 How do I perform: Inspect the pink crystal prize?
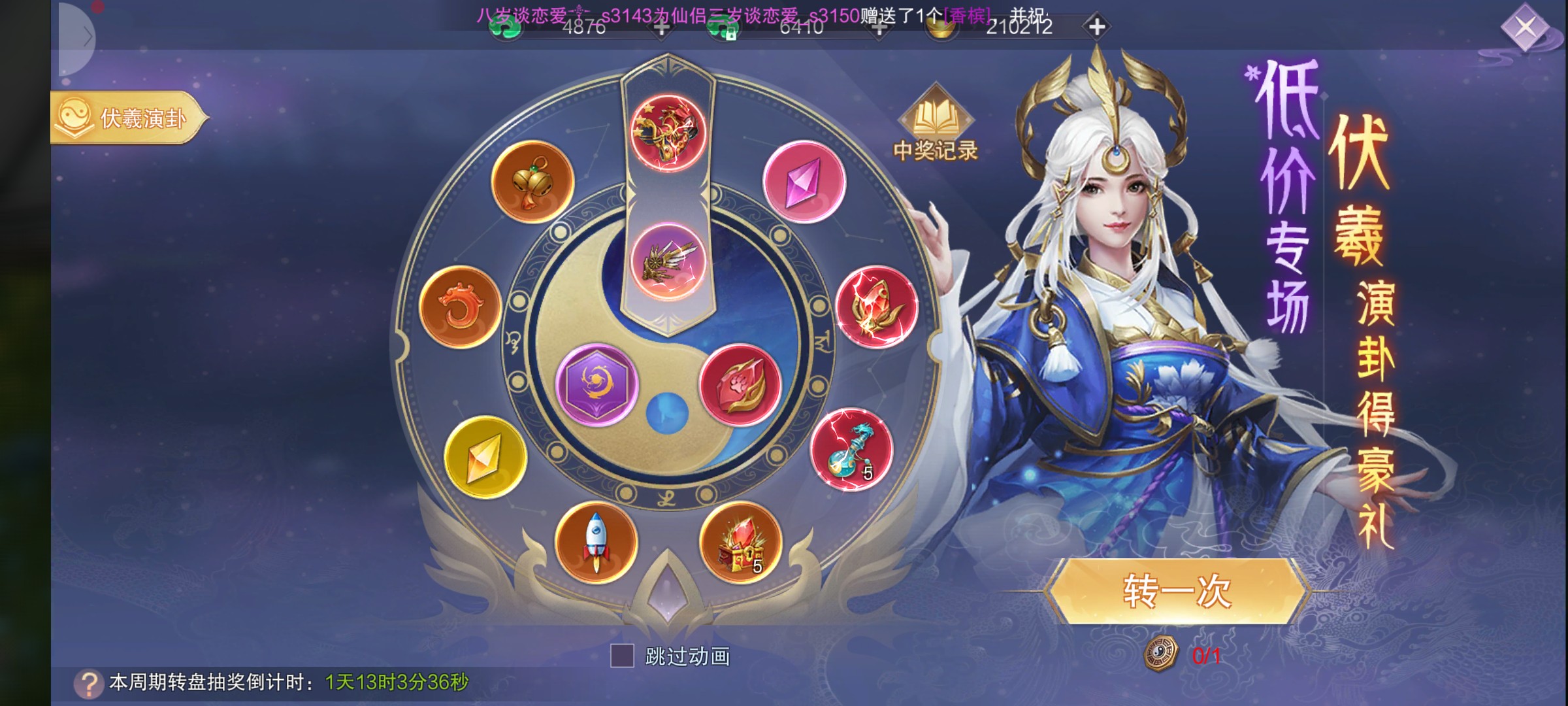(804, 182)
